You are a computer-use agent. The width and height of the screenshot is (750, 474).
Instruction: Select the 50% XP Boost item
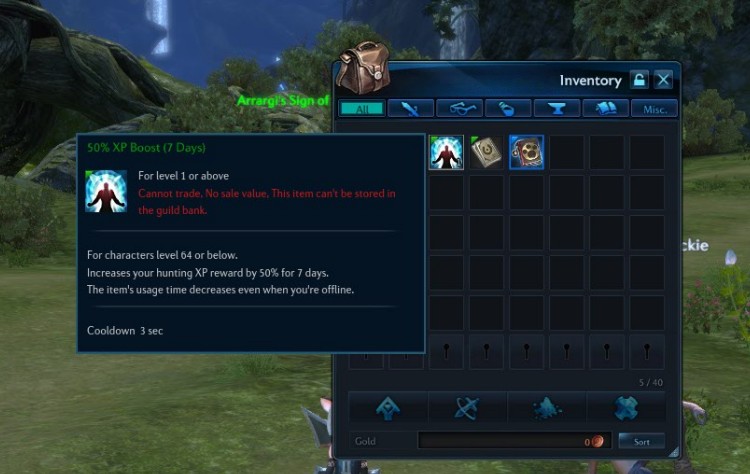(446, 152)
